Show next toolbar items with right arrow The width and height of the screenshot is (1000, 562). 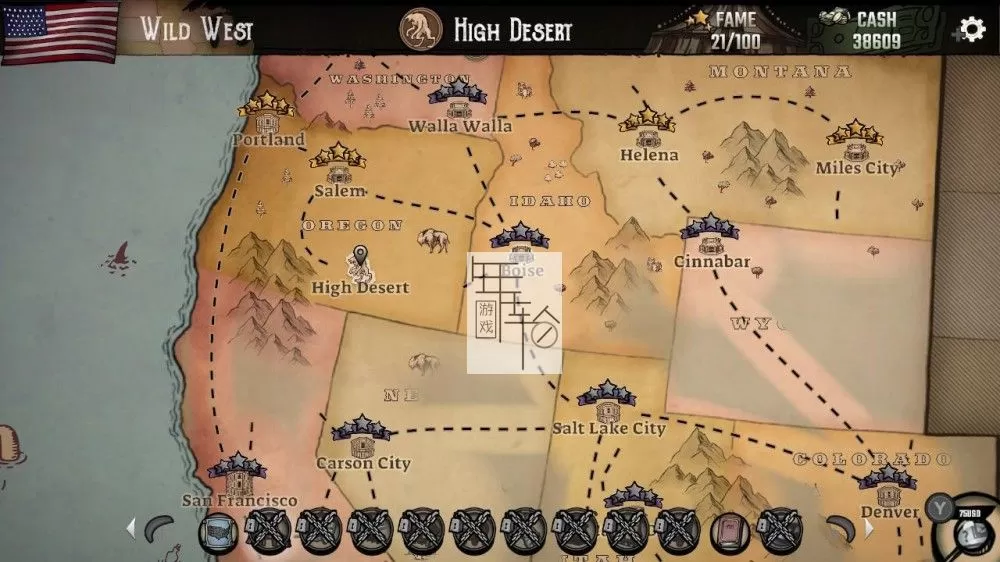(x=868, y=529)
